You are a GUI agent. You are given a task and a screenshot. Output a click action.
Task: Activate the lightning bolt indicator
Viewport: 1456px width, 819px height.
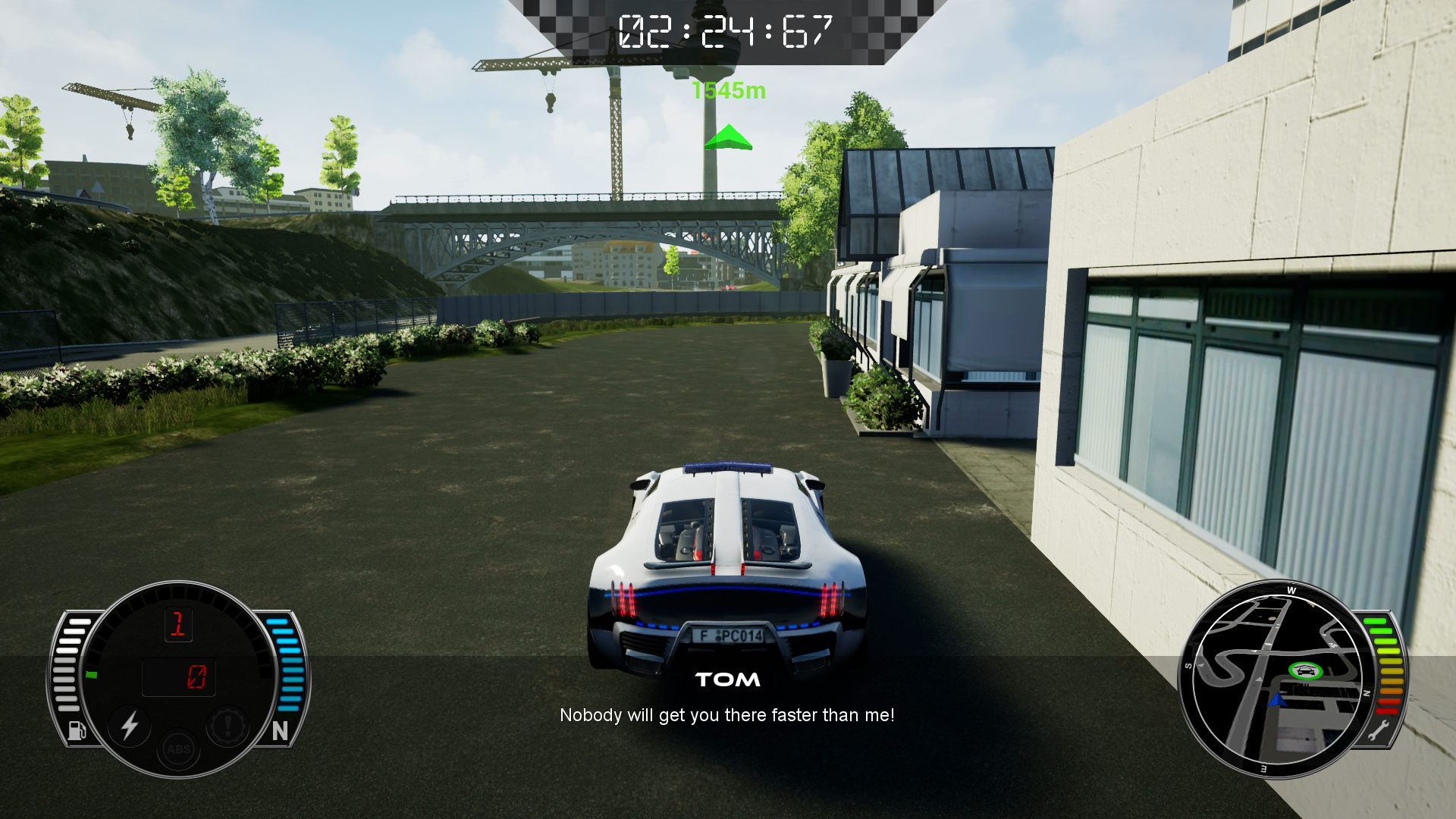pyautogui.click(x=130, y=725)
